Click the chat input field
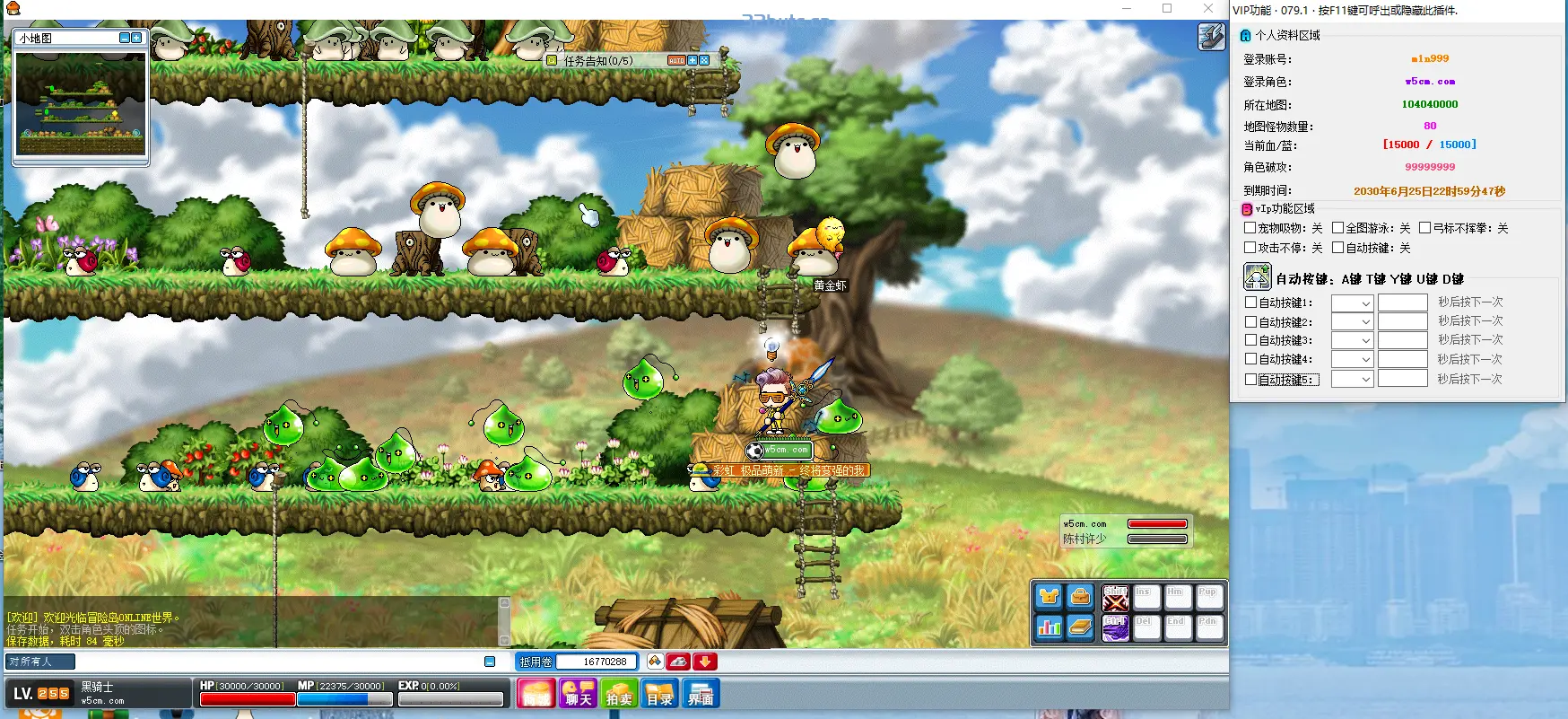This screenshot has width=1568, height=719. pyautogui.click(x=278, y=662)
